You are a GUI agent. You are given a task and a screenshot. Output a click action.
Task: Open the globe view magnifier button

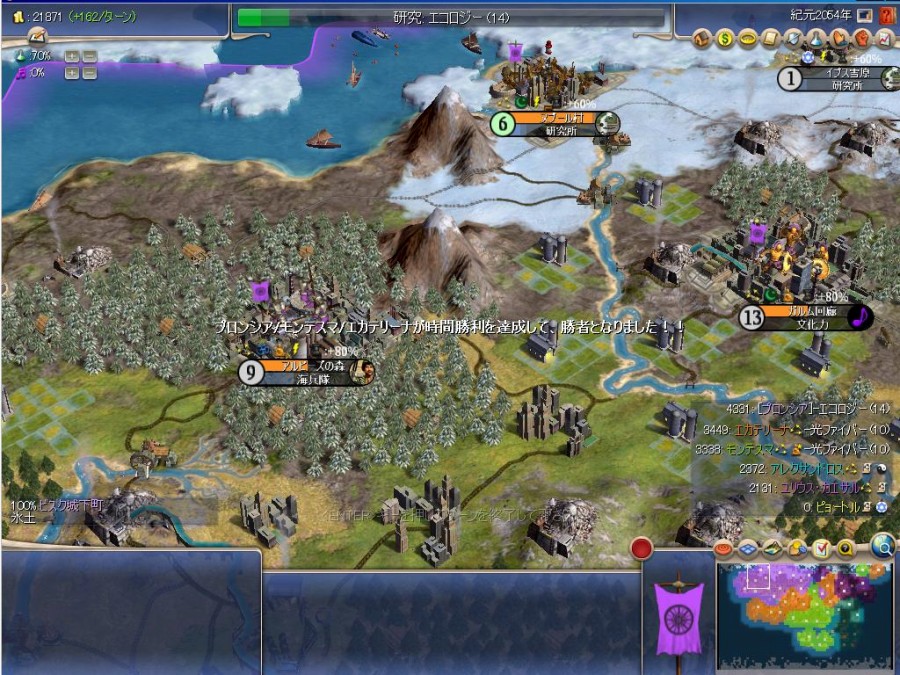tap(882, 546)
